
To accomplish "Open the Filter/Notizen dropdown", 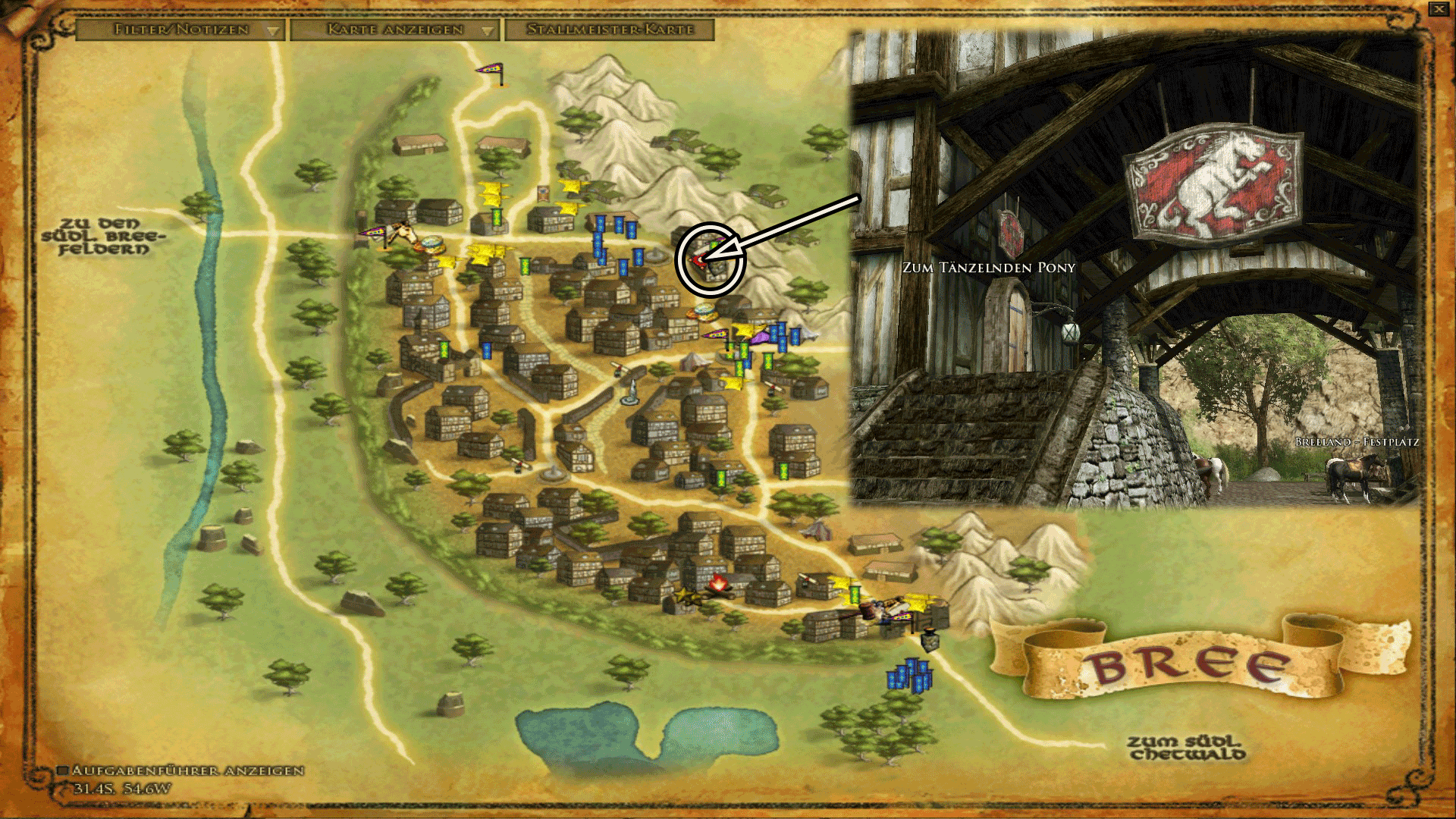I will [x=181, y=30].
